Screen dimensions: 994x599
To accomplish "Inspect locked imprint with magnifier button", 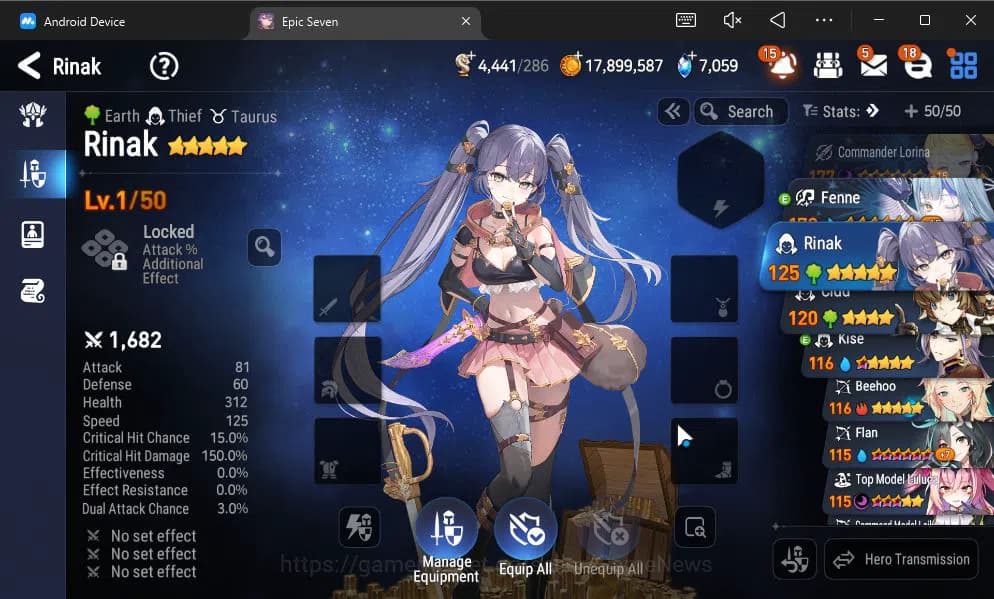I will pyautogui.click(x=264, y=246).
